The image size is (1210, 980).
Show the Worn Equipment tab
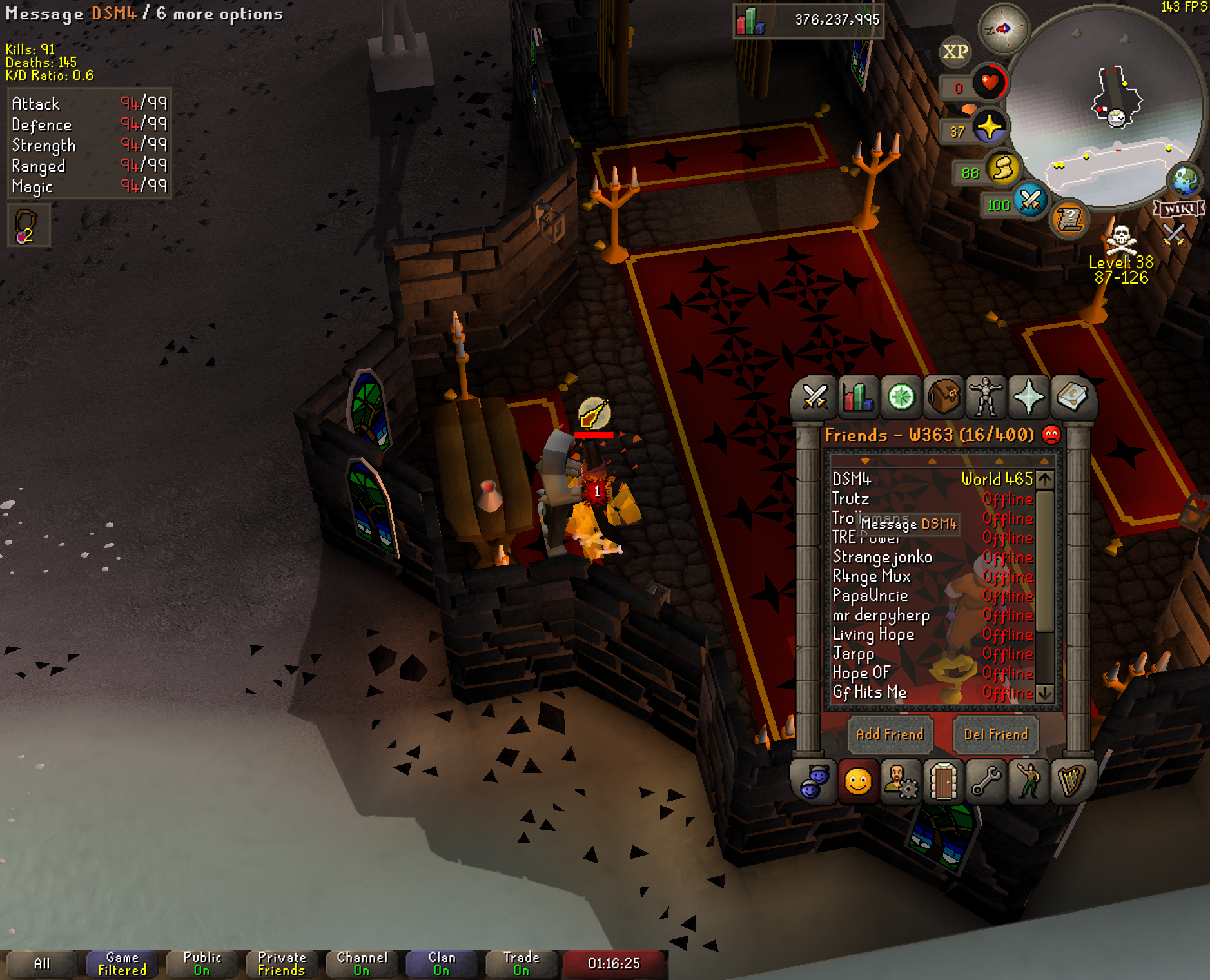(x=986, y=397)
